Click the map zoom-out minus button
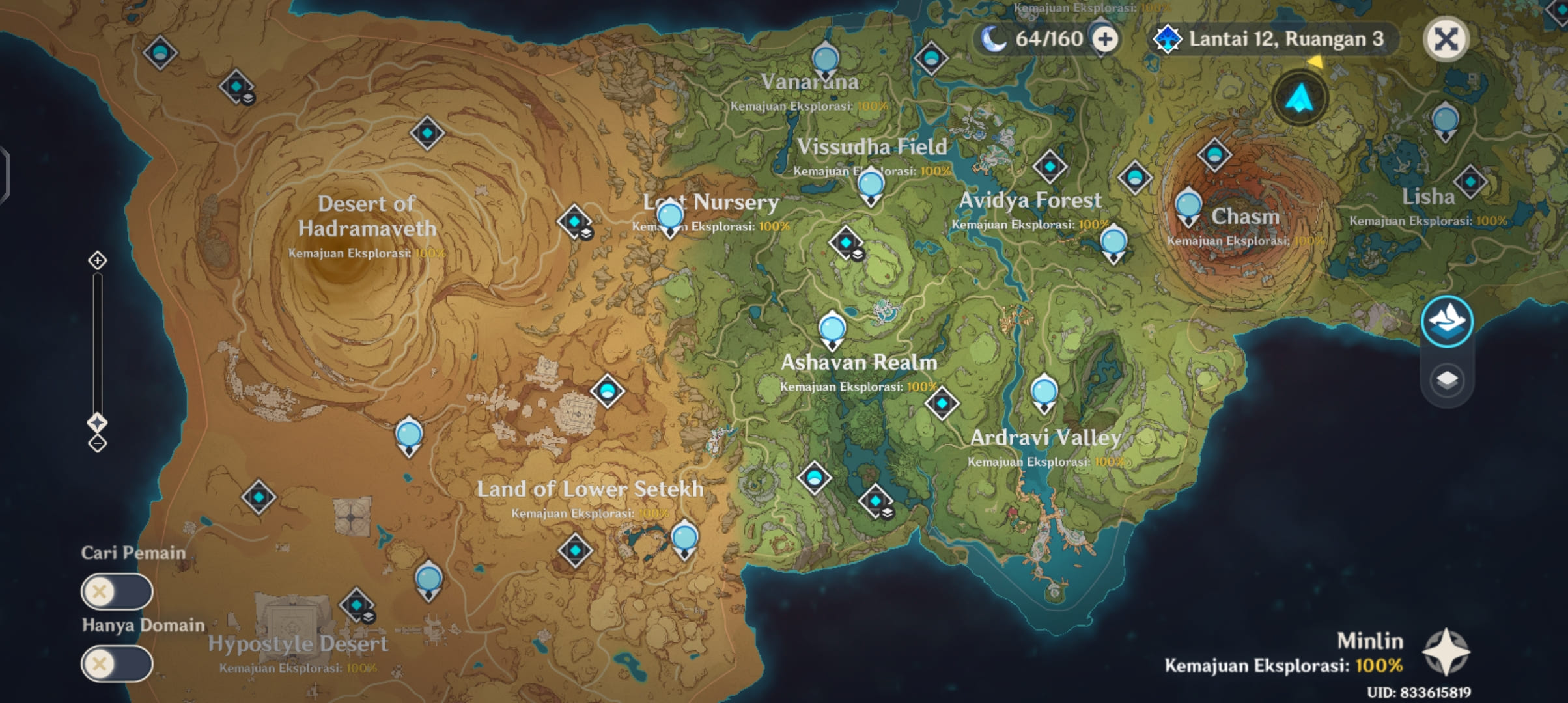The height and width of the screenshot is (703, 1568). point(98,444)
